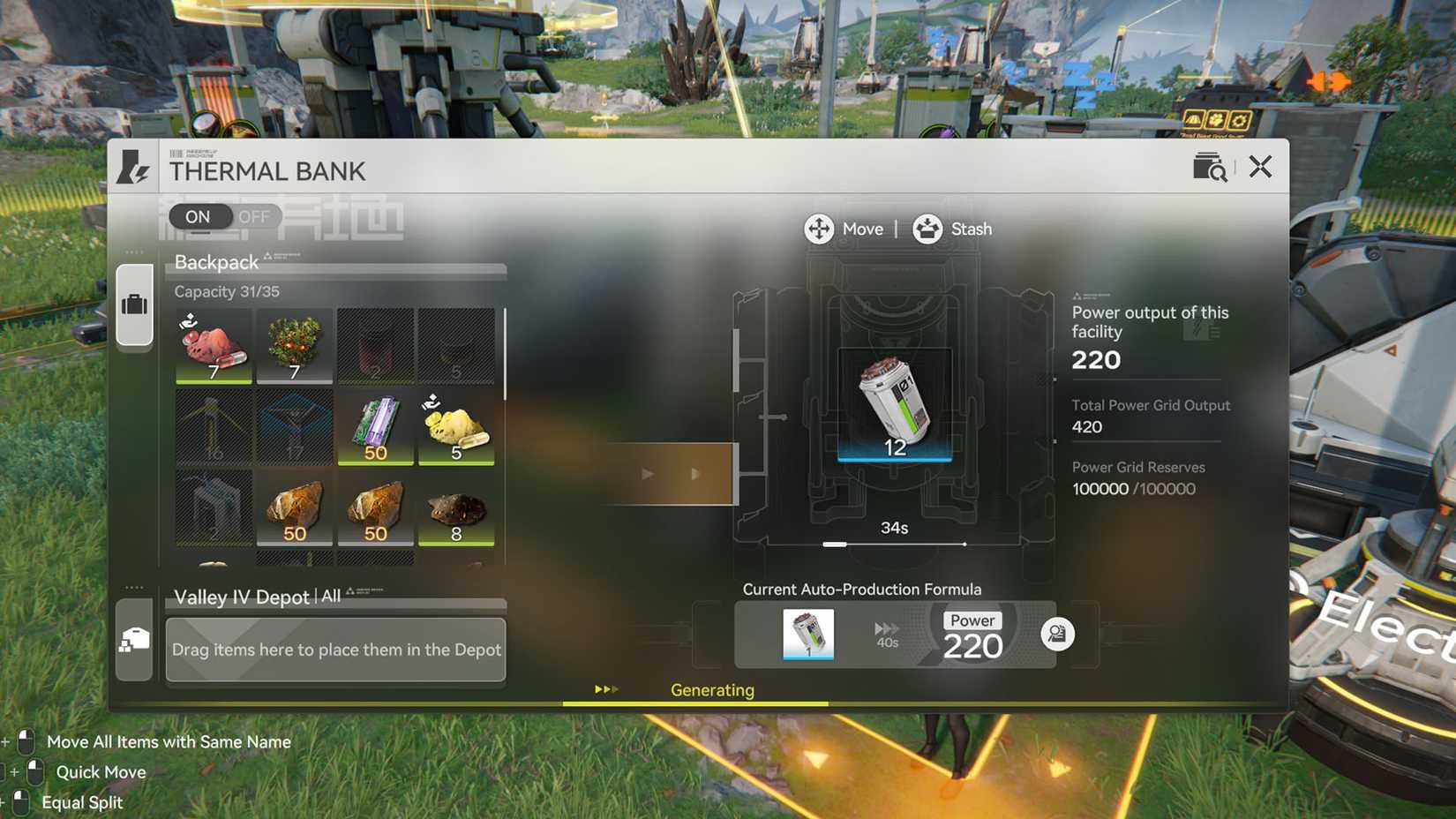Screen dimensions: 1456x819
Task: Click the formula details magnifier icon
Action: pos(1058,633)
